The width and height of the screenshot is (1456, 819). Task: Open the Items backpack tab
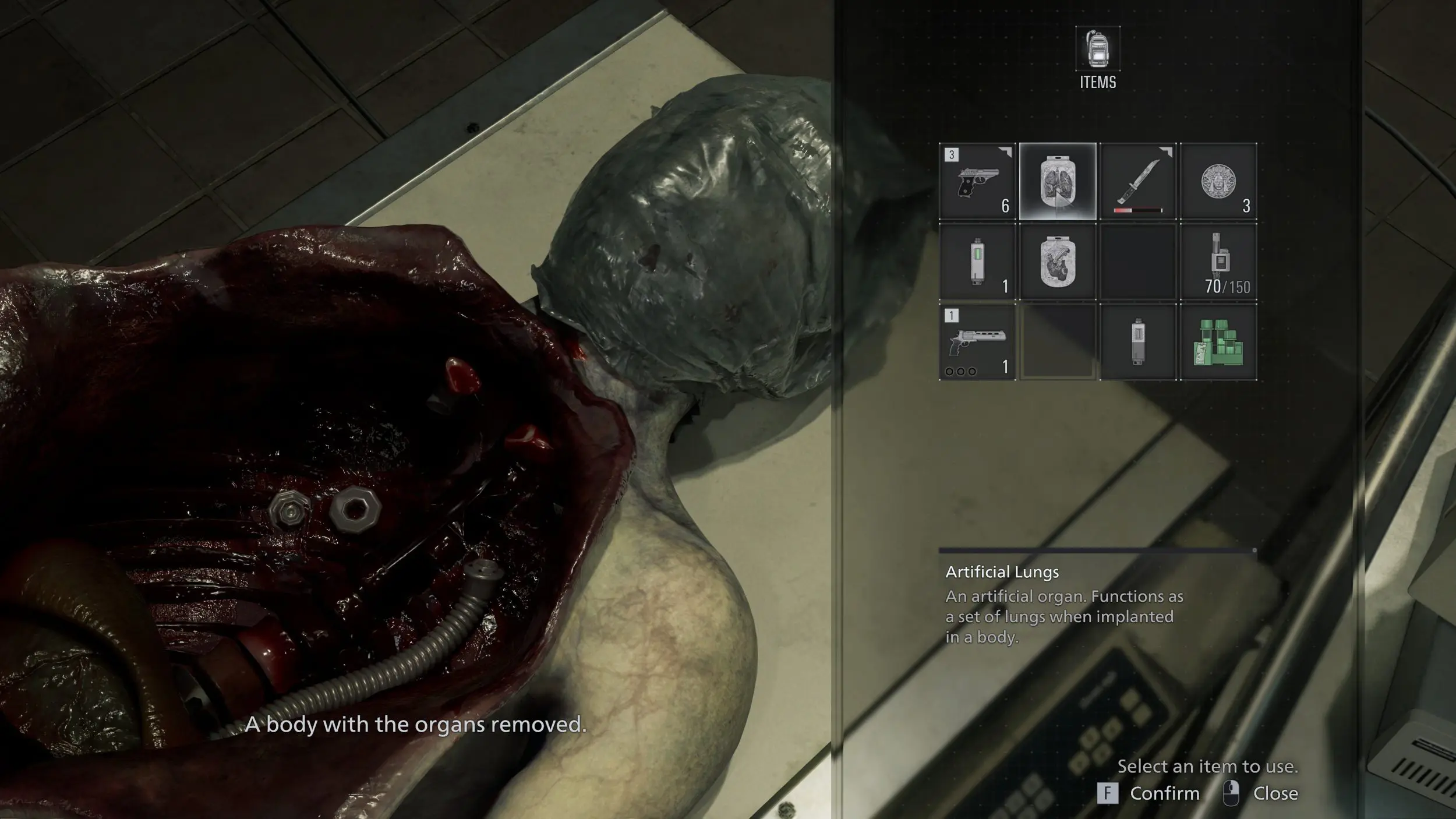[x=1097, y=57]
